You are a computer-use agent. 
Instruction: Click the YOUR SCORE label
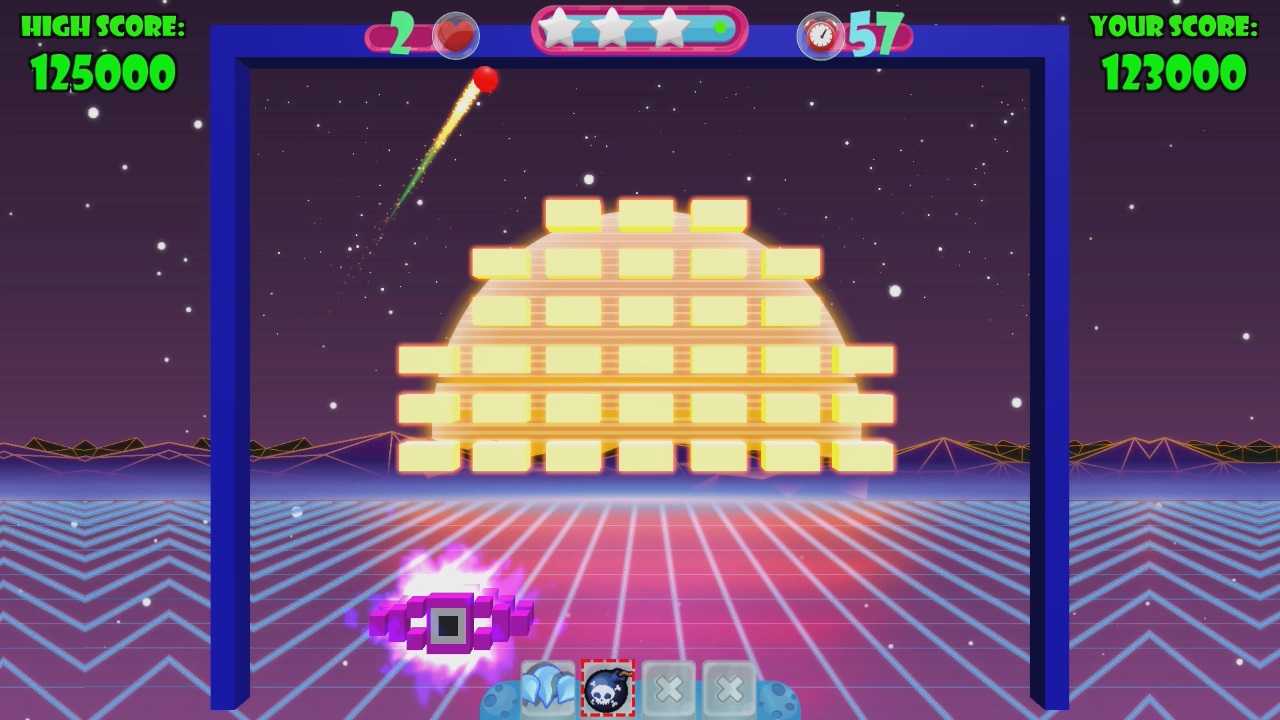click(x=1175, y=25)
